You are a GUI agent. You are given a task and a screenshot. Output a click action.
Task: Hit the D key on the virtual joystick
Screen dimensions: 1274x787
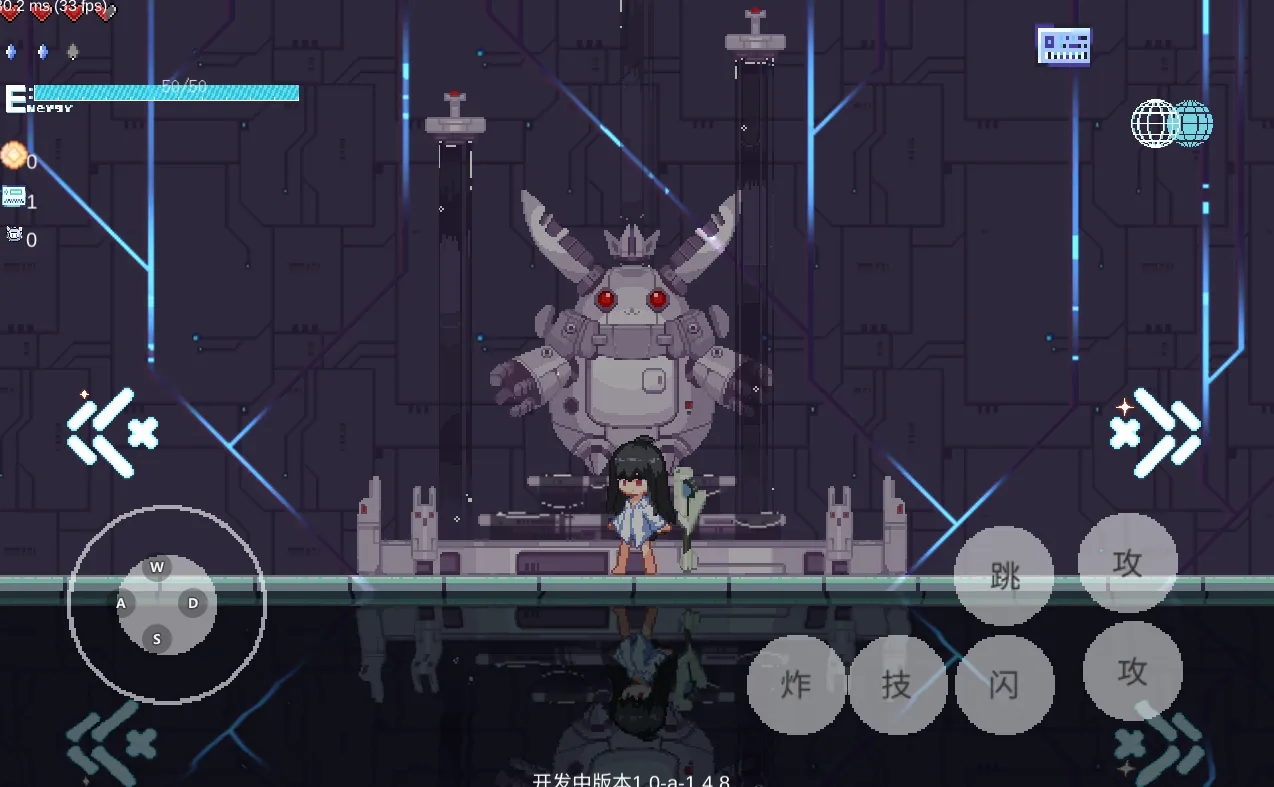193,603
